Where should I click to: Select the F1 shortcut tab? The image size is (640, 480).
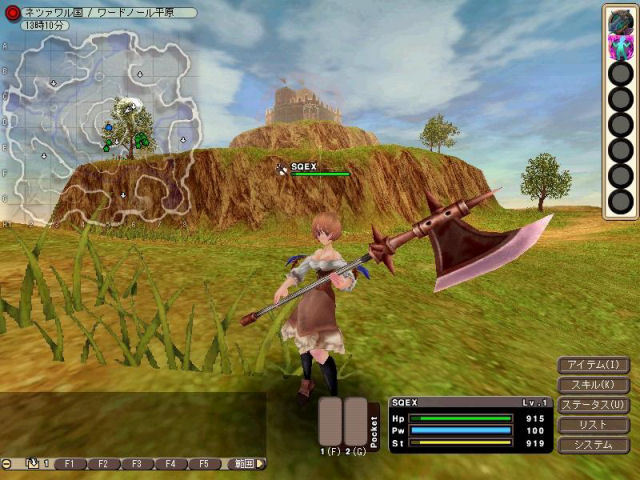click(71, 464)
